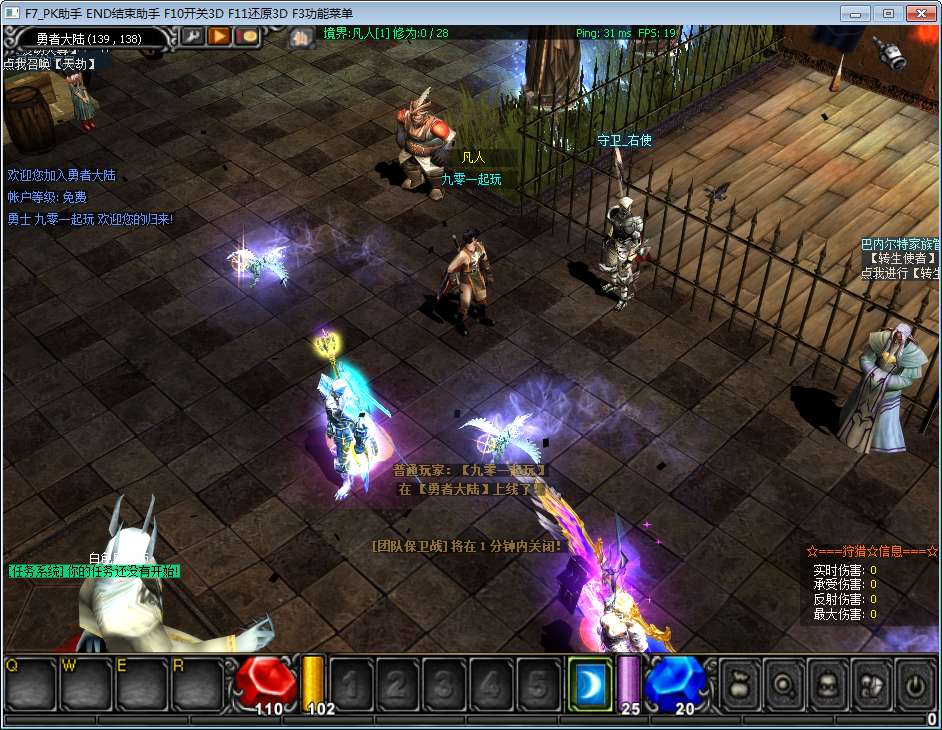942x730 pixels.
Task: Click the magnifier search button
Action: pyautogui.click(x=785, y=684)
